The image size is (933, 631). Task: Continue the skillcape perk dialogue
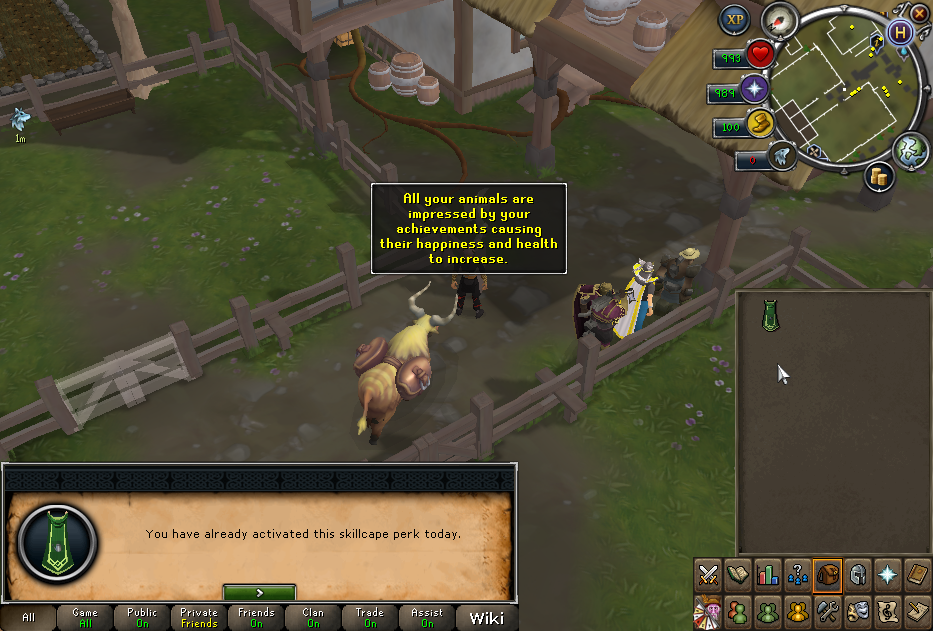point(259,592)
